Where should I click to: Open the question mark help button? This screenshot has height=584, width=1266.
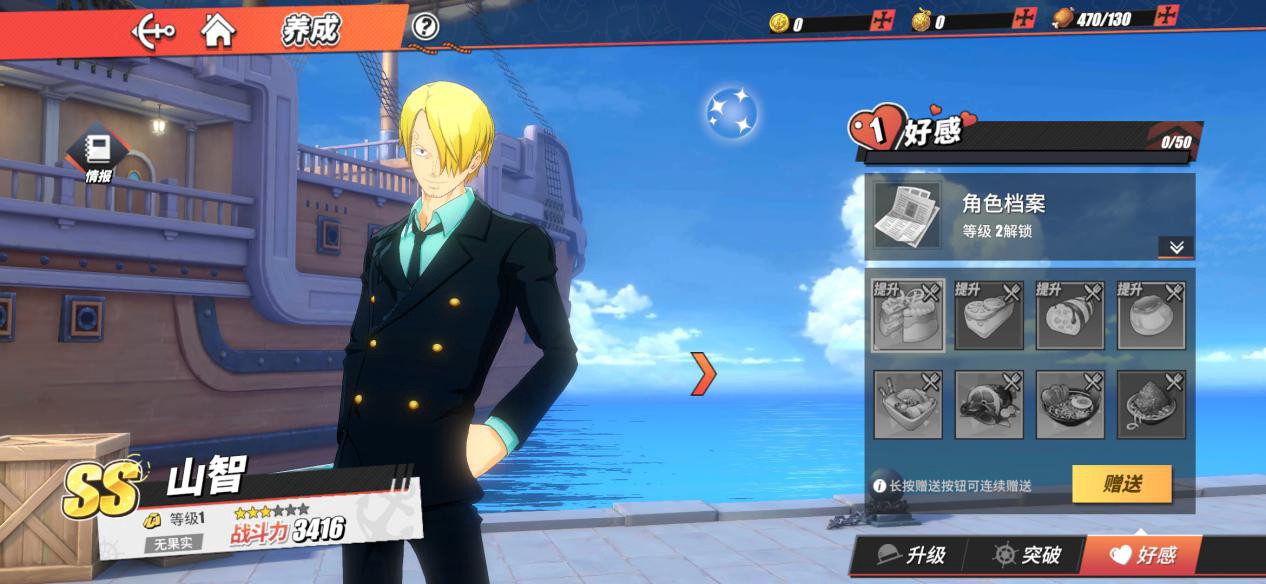pyautogui.click(x=425, y=27)
